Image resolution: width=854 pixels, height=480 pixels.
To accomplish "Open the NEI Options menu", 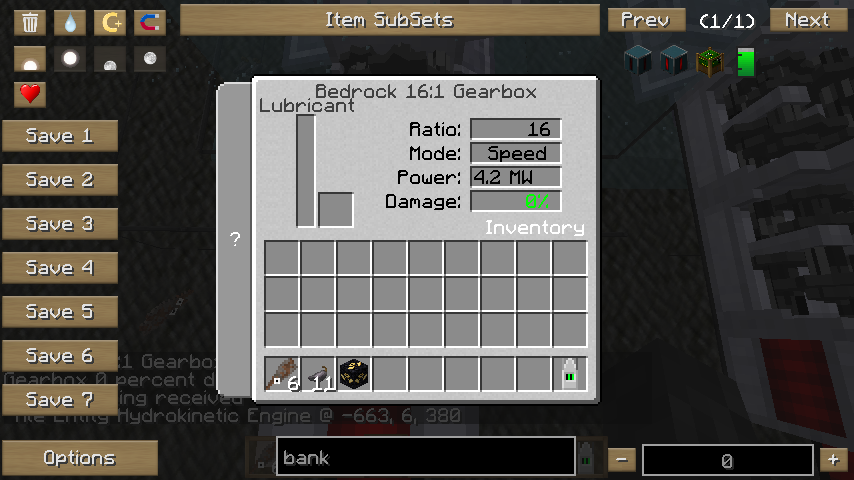I will coord(79,458).
